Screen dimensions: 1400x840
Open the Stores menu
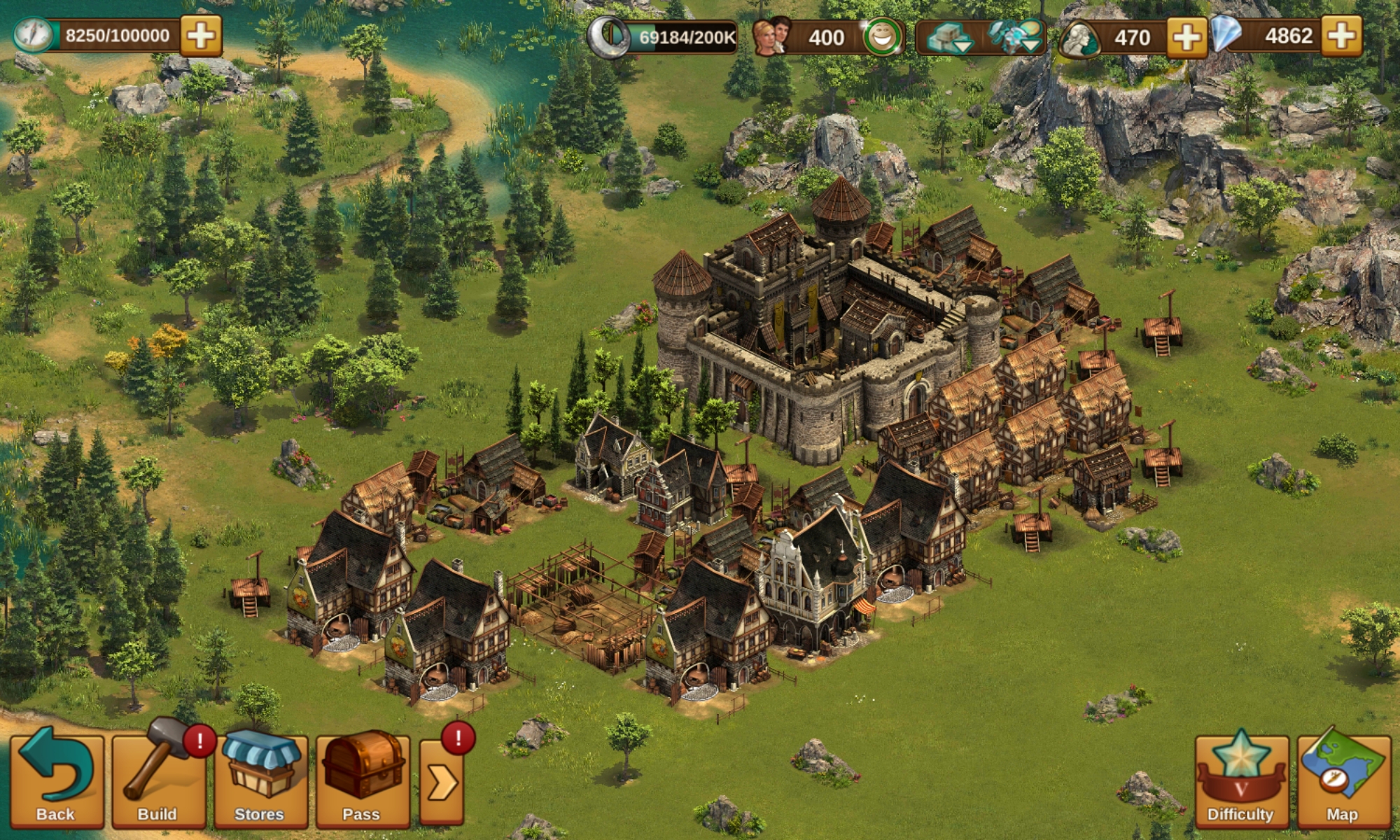pos(260,778)
